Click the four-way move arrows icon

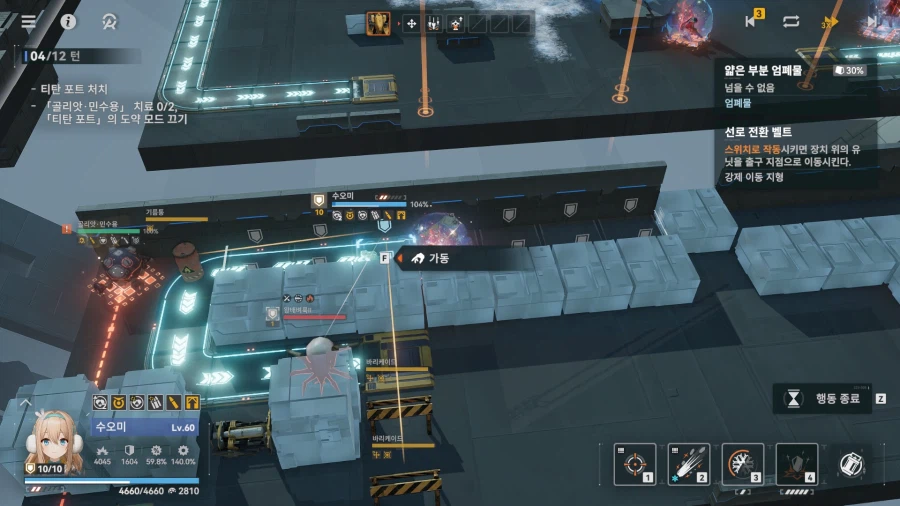point(411,22)
